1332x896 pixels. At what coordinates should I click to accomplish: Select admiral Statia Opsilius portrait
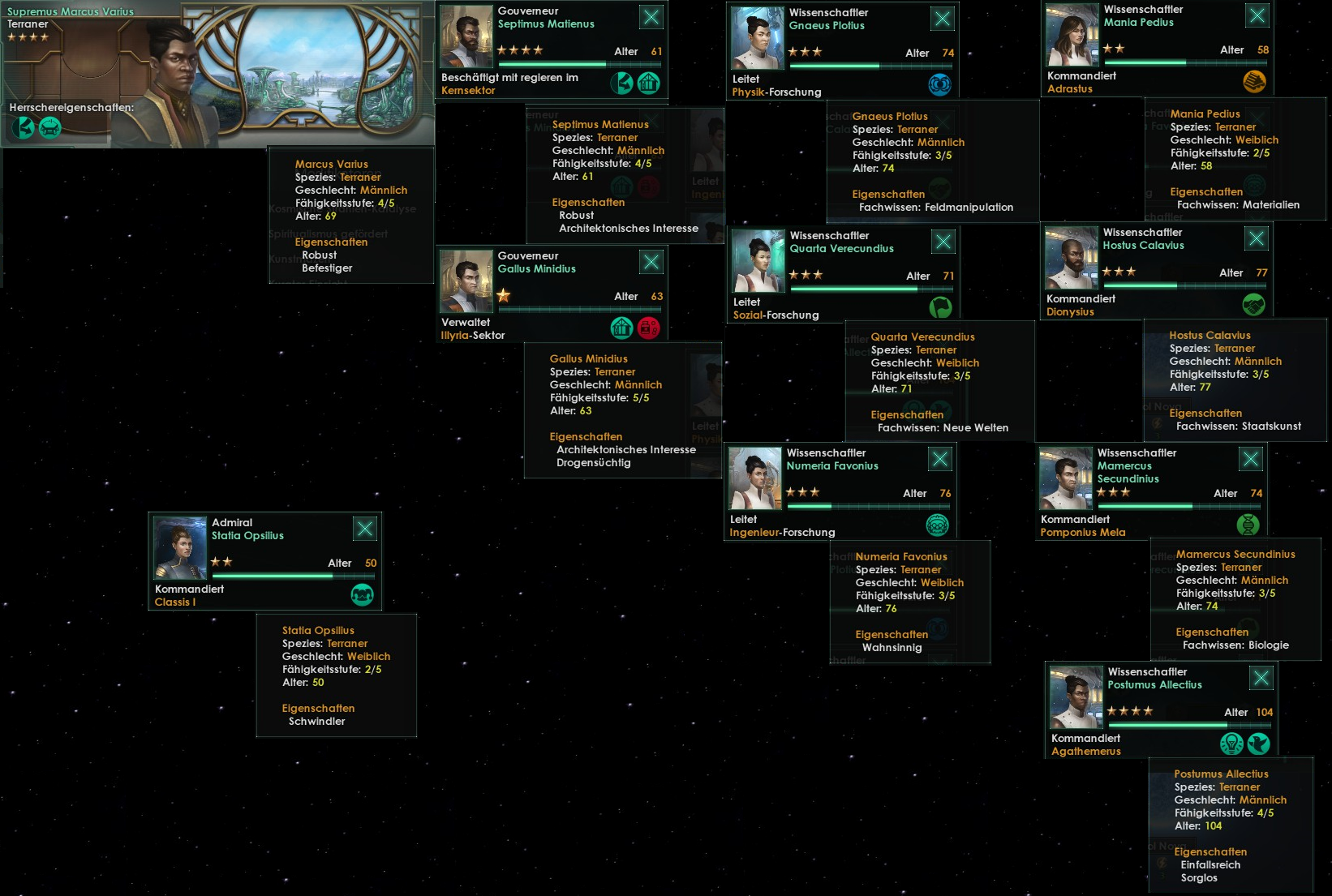(x=180, y=548)
